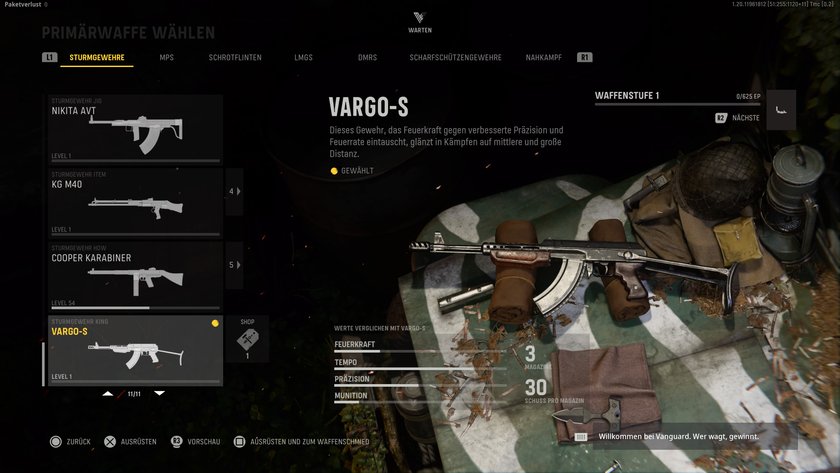Open the Scharfschützengewehre tab
Viewport: 840px width, 473px height.
pos(455,58)
